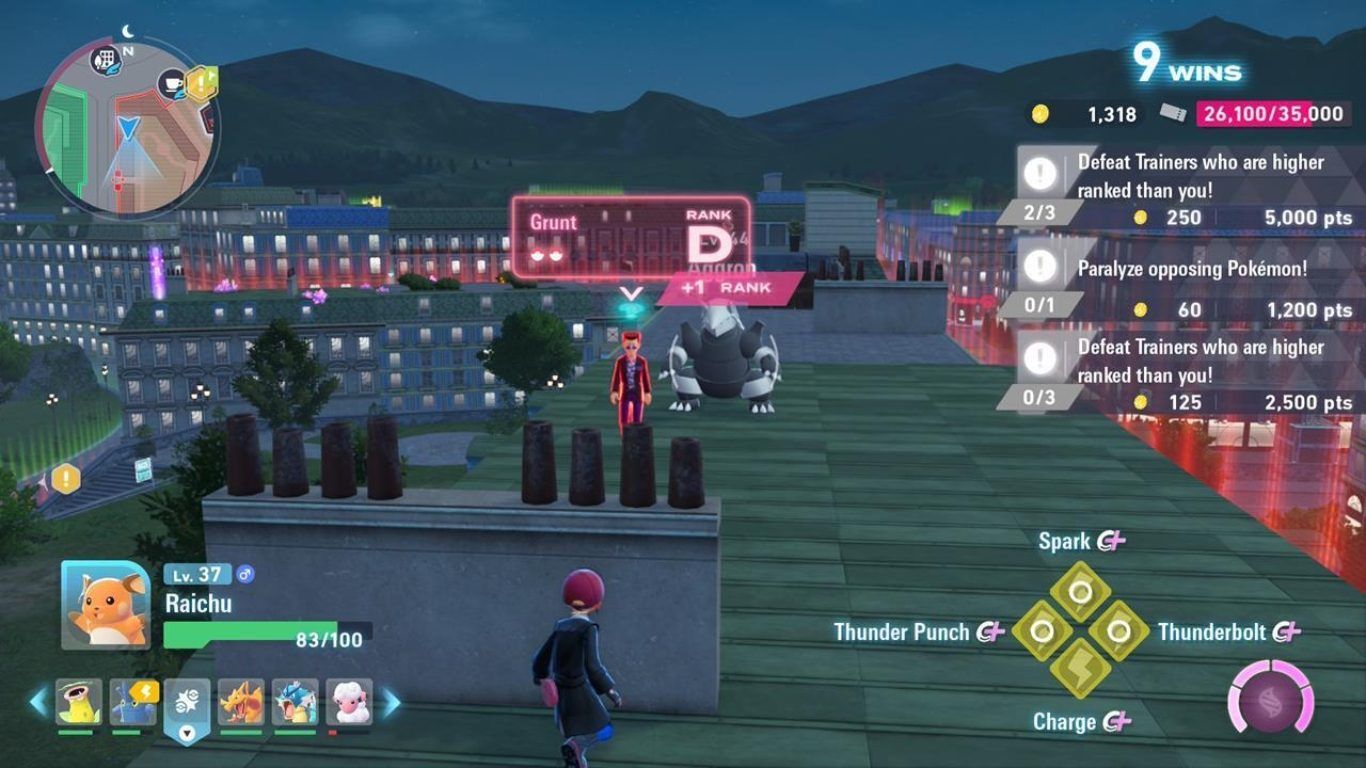
Task: Open the circular minimap
Action: [x=128, y=128]
